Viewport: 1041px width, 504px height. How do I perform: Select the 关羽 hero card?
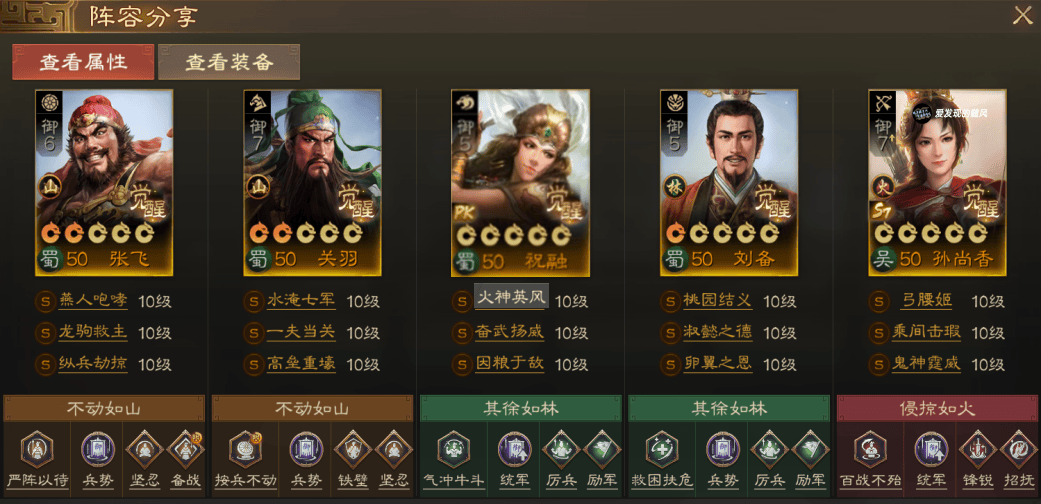pos(312,183)
